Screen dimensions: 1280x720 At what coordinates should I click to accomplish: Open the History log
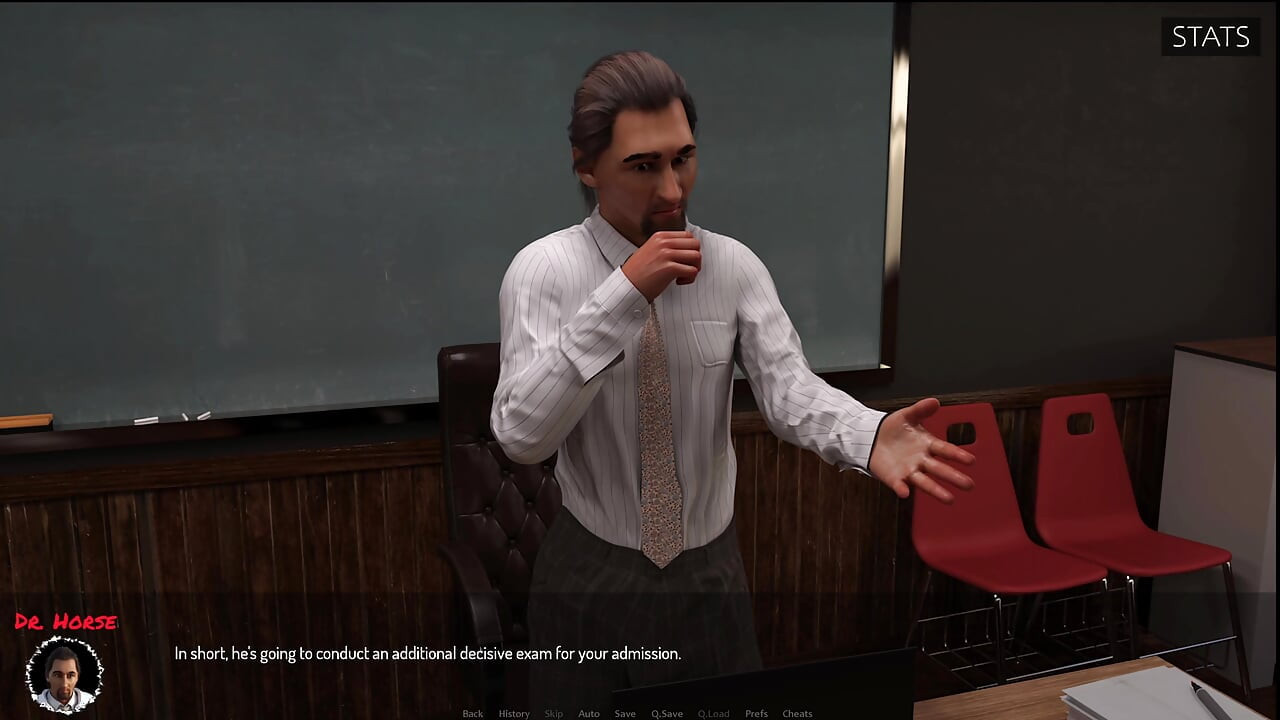pos(513,713)
